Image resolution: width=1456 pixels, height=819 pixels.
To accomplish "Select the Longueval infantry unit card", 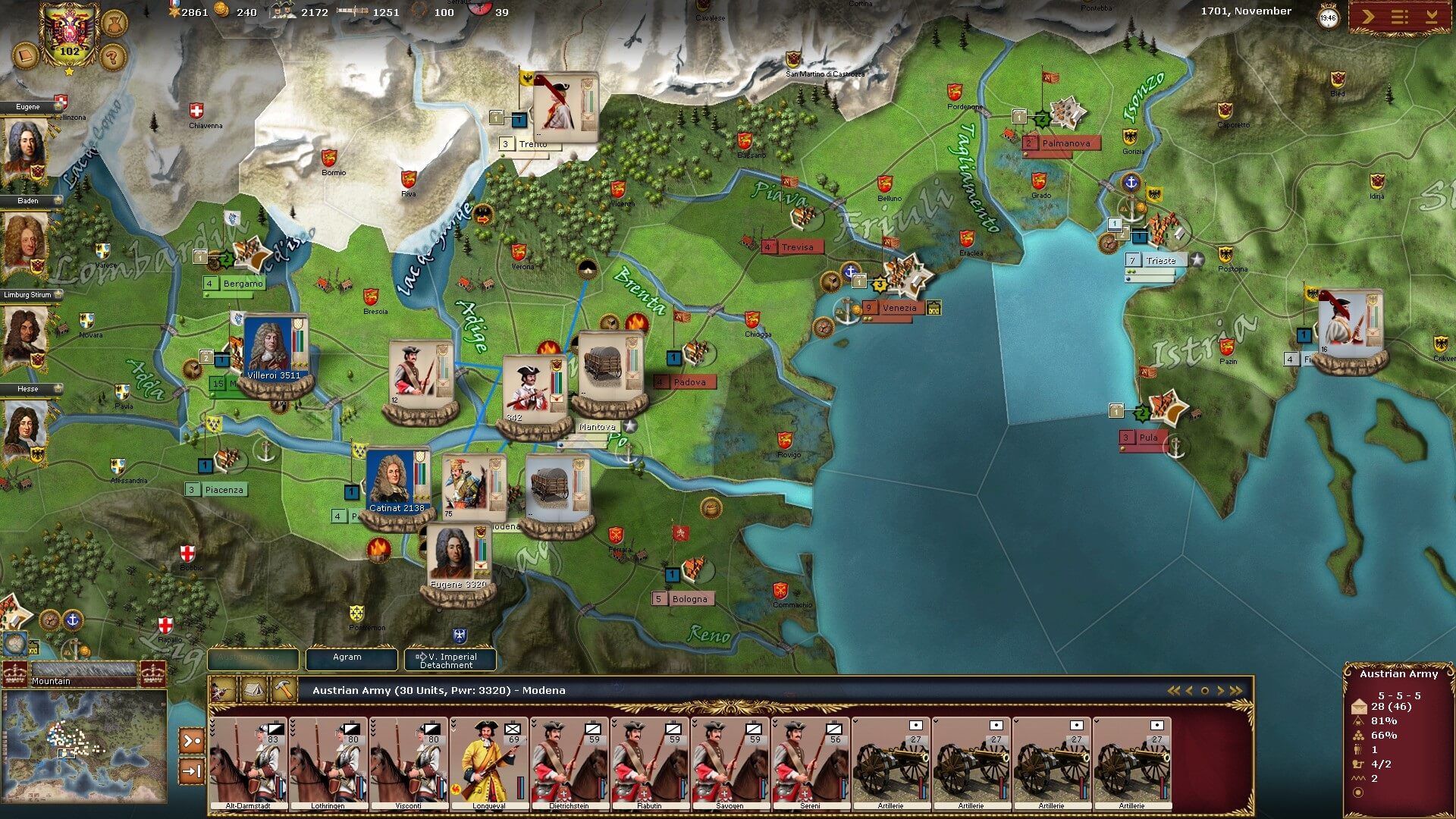I will point(489,763).
